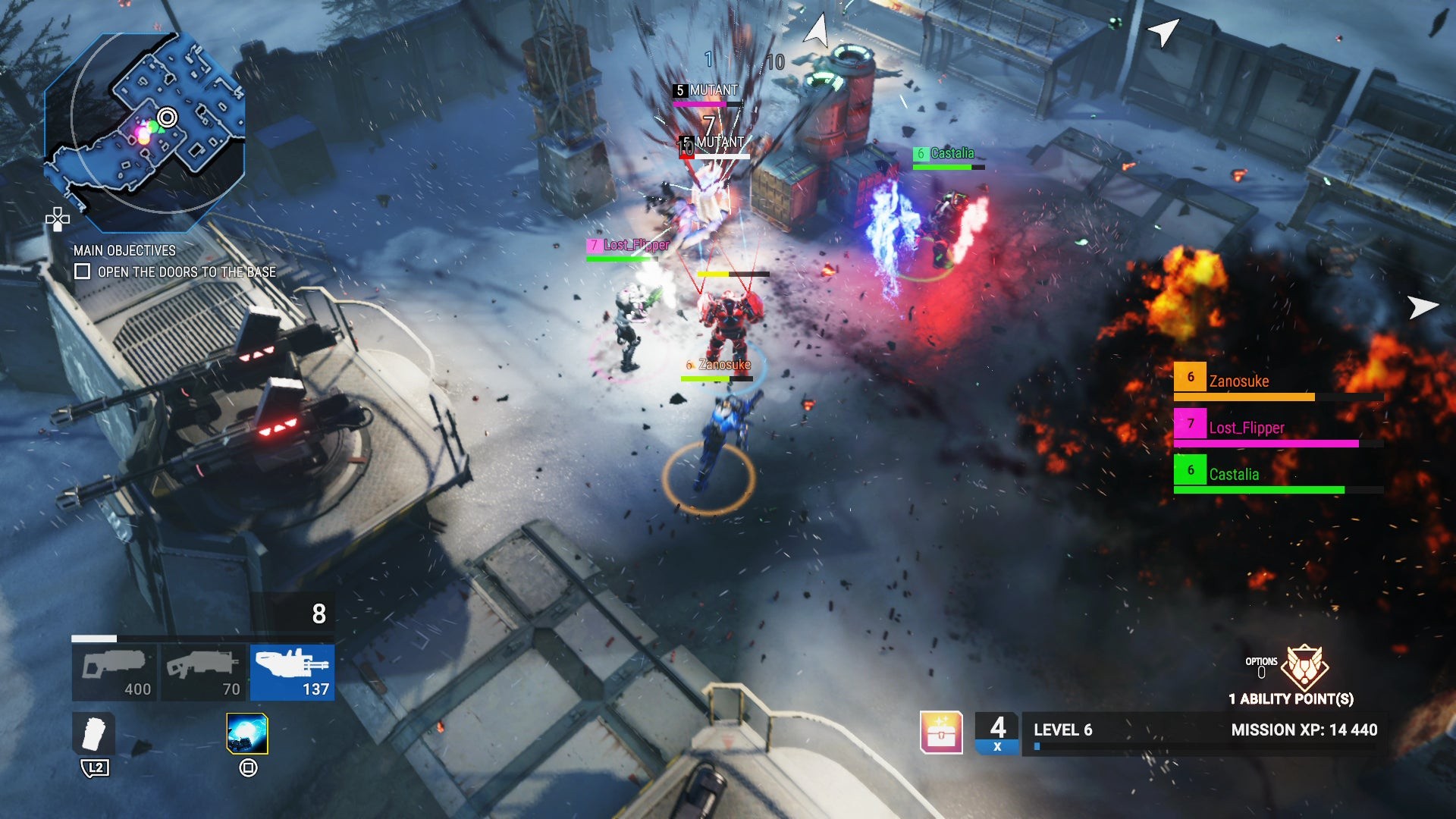Select Zanosuke in the squad list
Viewport: 1456px width, 819px height.
click(x=1278, y=381)
